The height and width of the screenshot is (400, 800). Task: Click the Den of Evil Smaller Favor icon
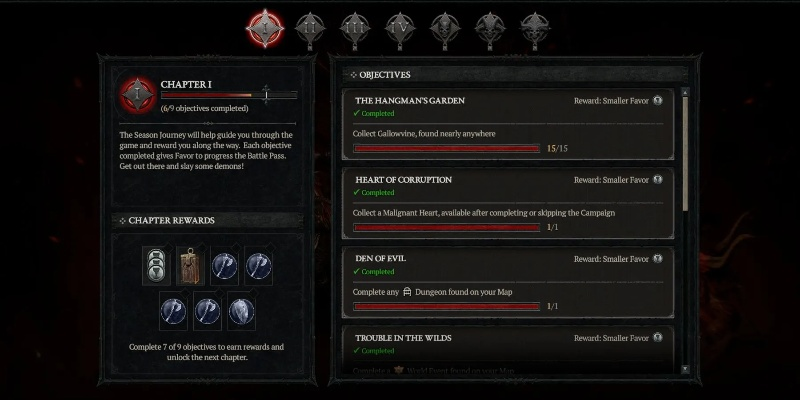657,259
